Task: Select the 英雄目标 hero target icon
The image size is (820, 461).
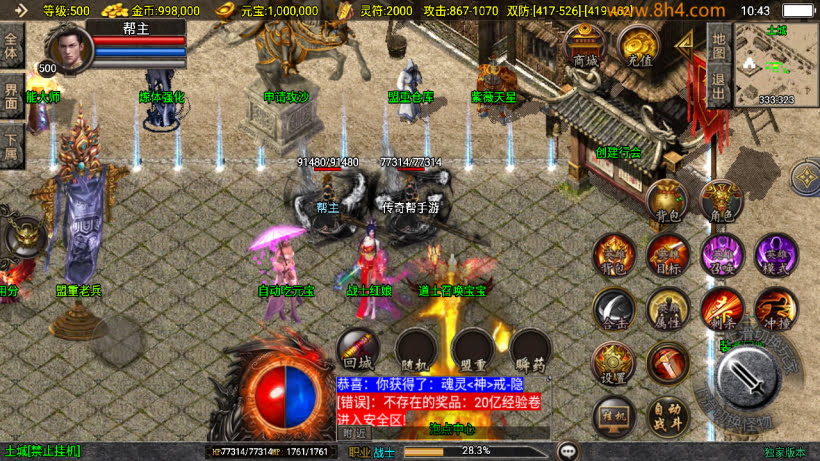Action: click(x=667, y=255)
